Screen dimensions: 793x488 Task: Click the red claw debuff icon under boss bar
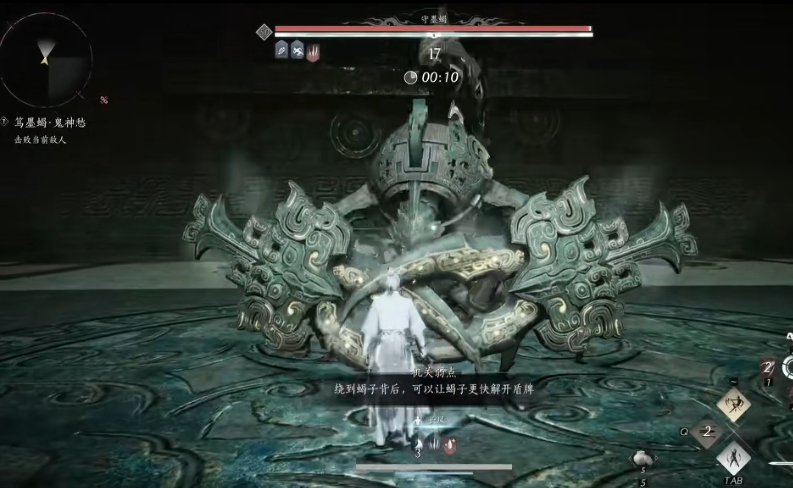coord(312,52)
